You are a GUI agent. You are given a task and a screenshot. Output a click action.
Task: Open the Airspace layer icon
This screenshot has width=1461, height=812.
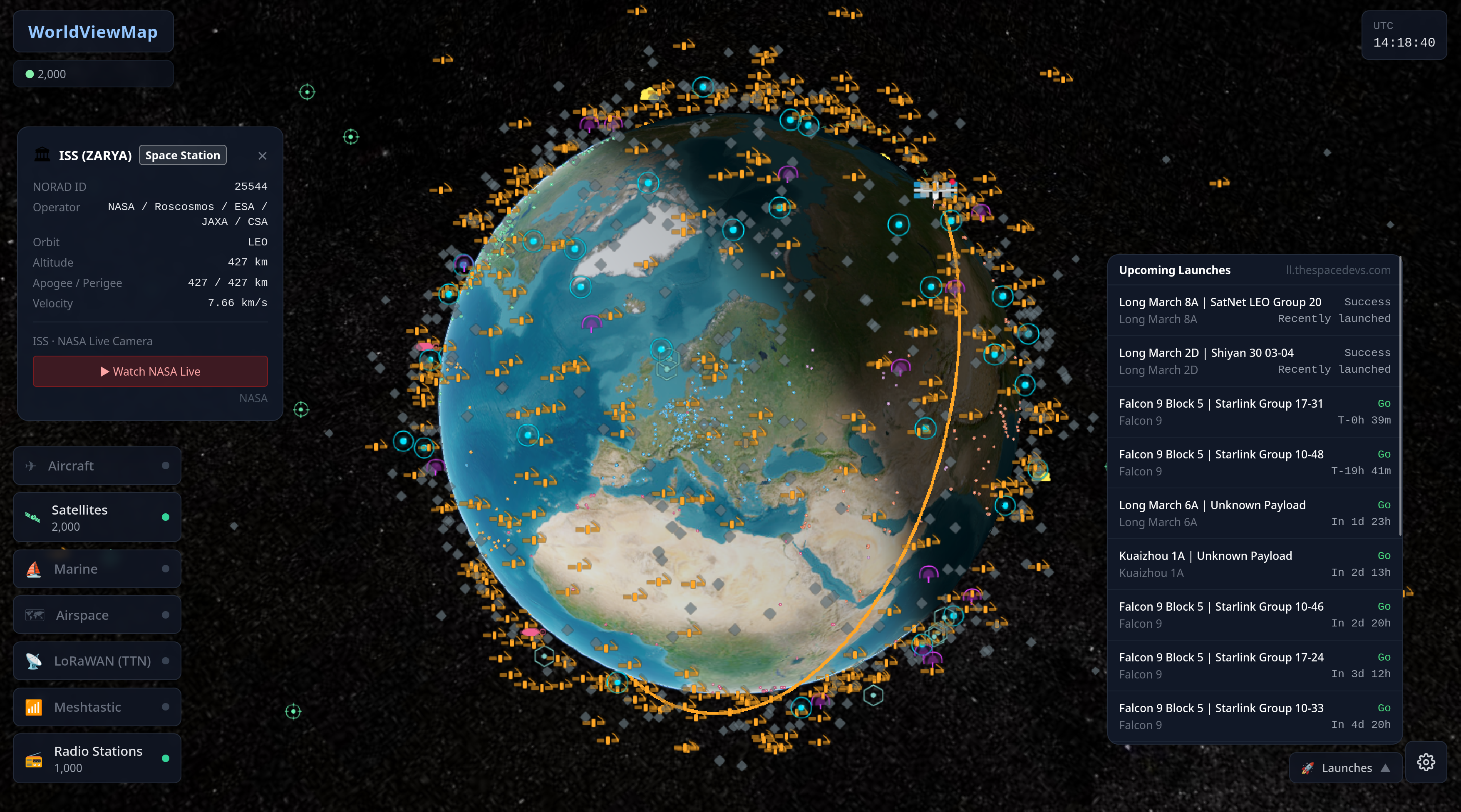tap(34, 615)
